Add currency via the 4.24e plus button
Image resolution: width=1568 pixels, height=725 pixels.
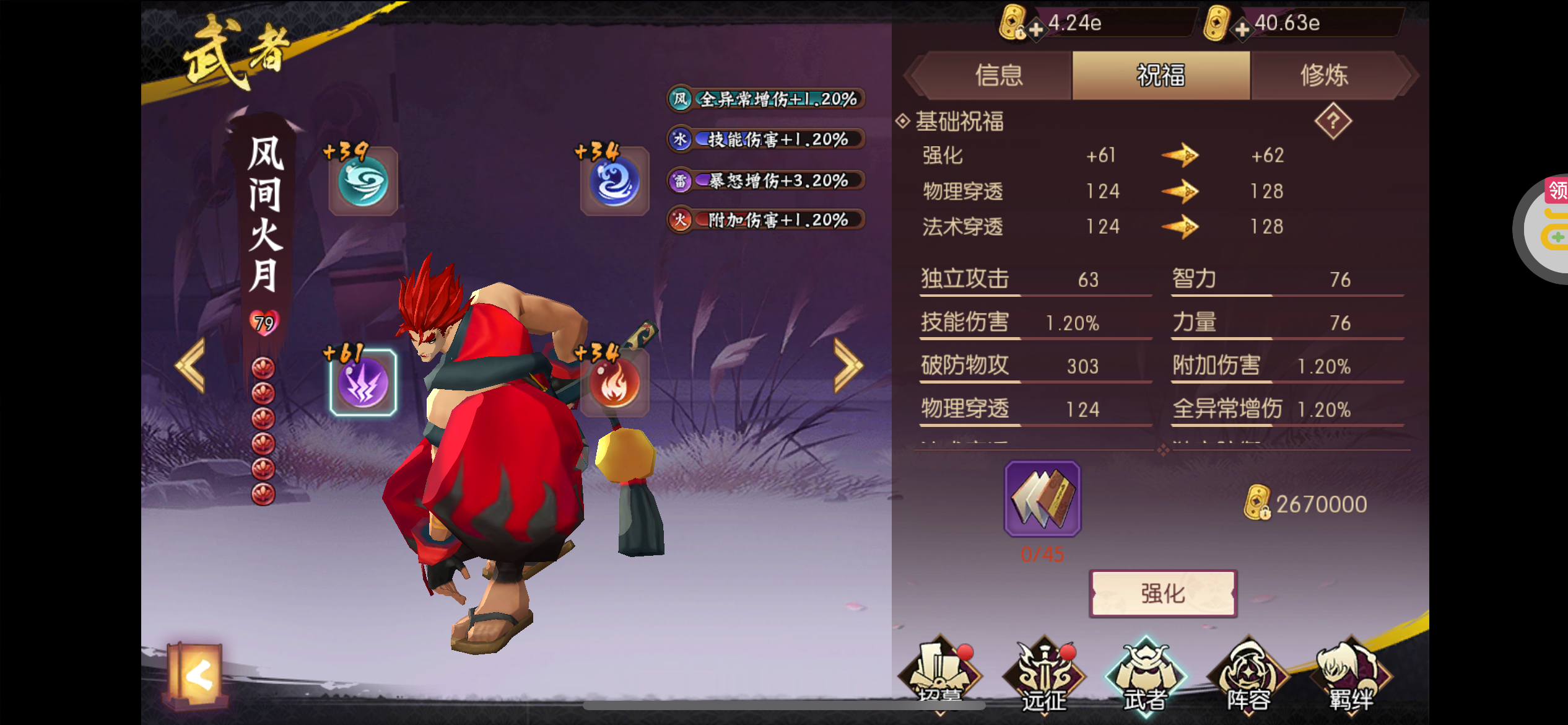[x=1035, y=29]
